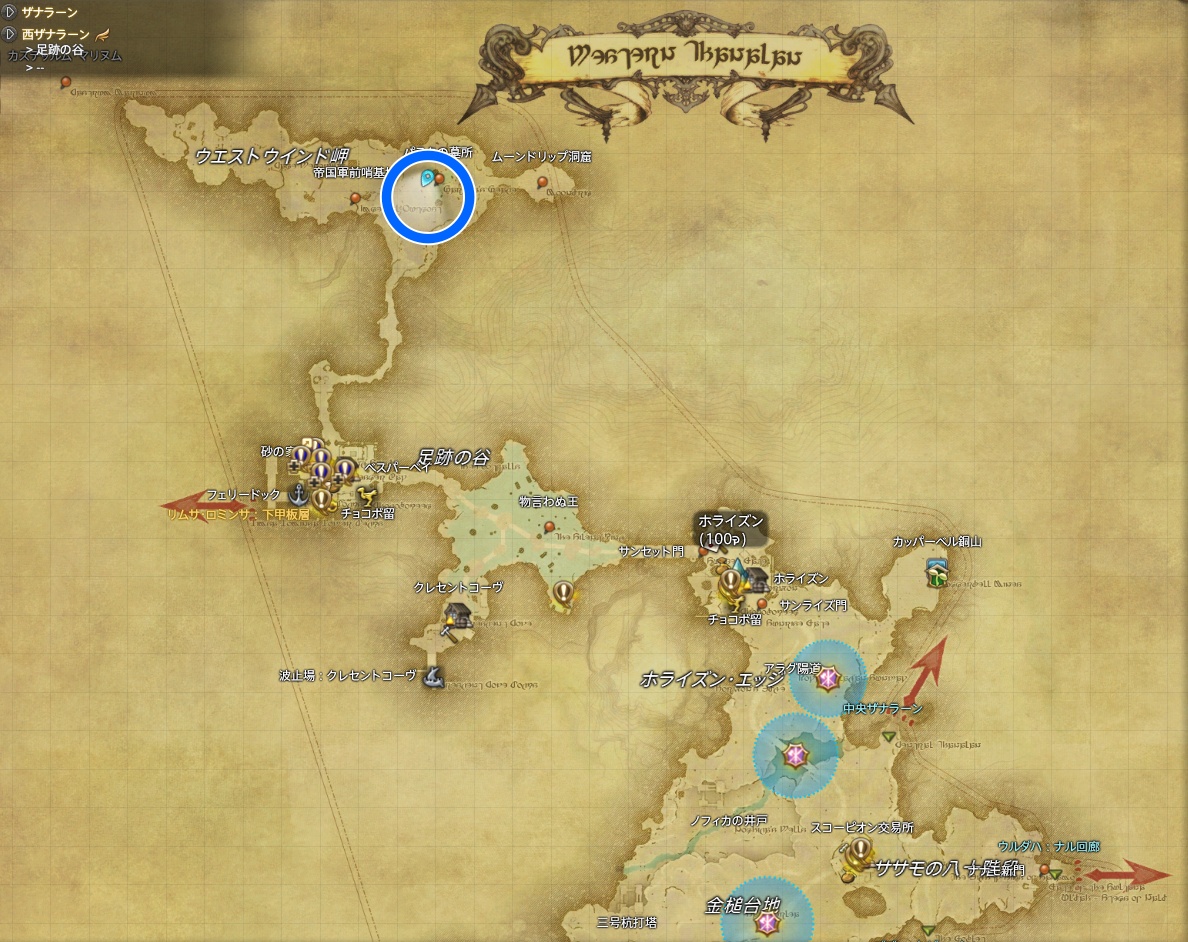The width and height of the screenshot is (1188, 942).
Task: Follow the ウルダハ:ナル回廊 zone exit label
Action: [x=1048, y=847]
